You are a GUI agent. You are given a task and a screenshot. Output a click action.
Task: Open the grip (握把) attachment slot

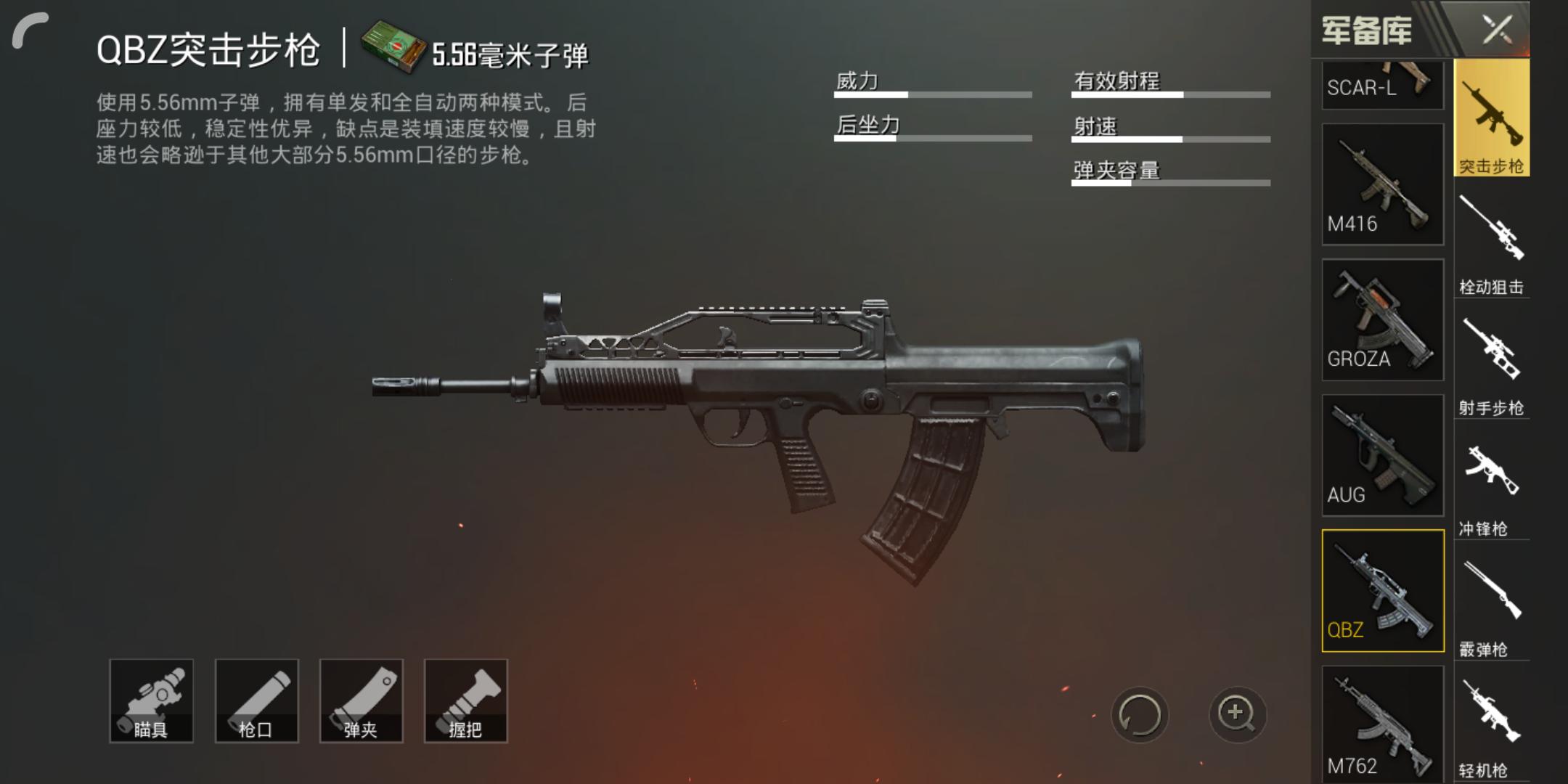point(465,701)
